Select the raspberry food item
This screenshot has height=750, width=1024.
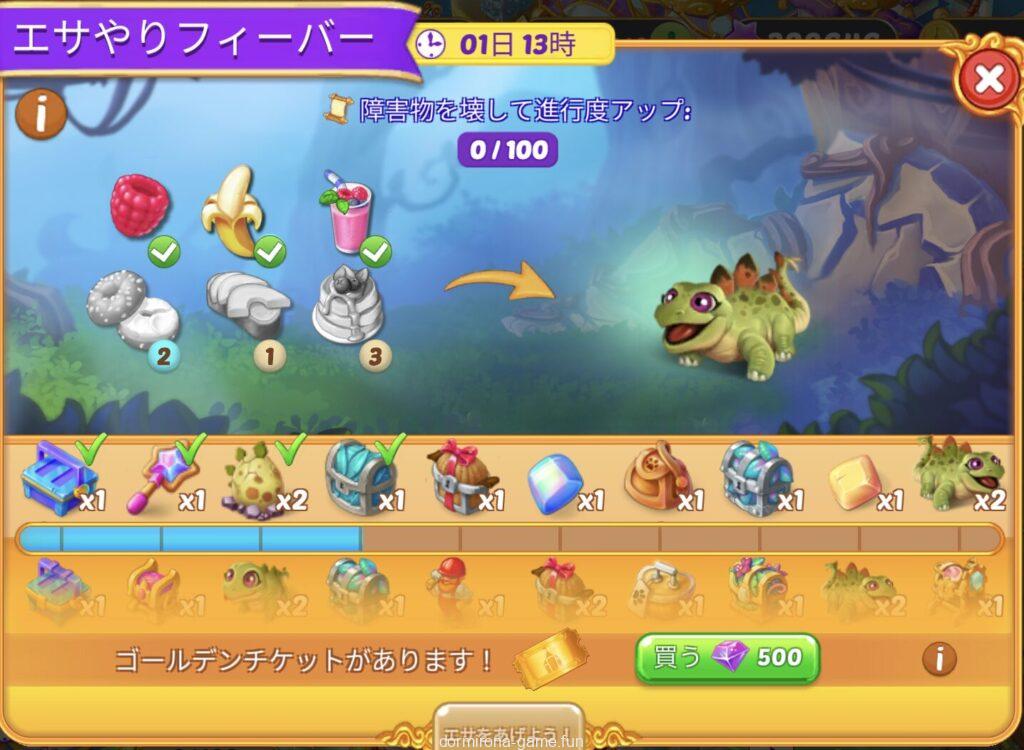point(139,207)
